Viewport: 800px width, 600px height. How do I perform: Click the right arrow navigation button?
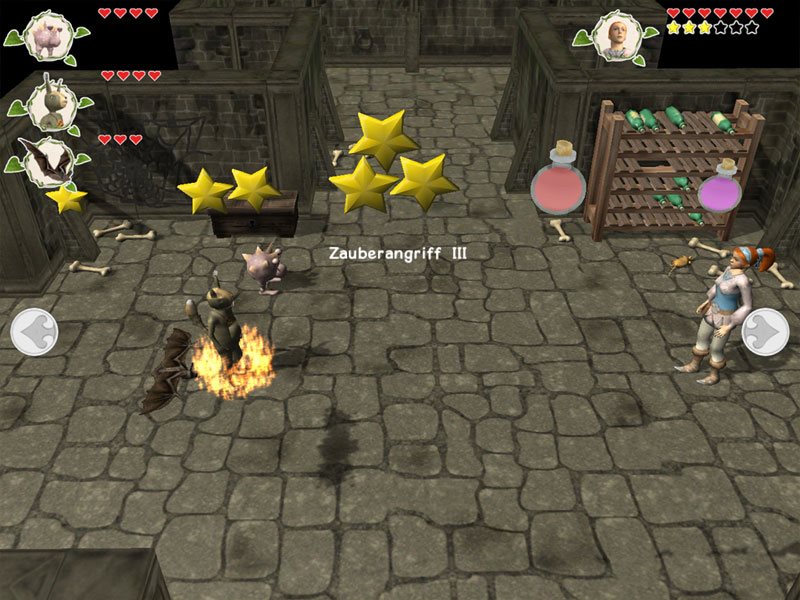[767, 330]
